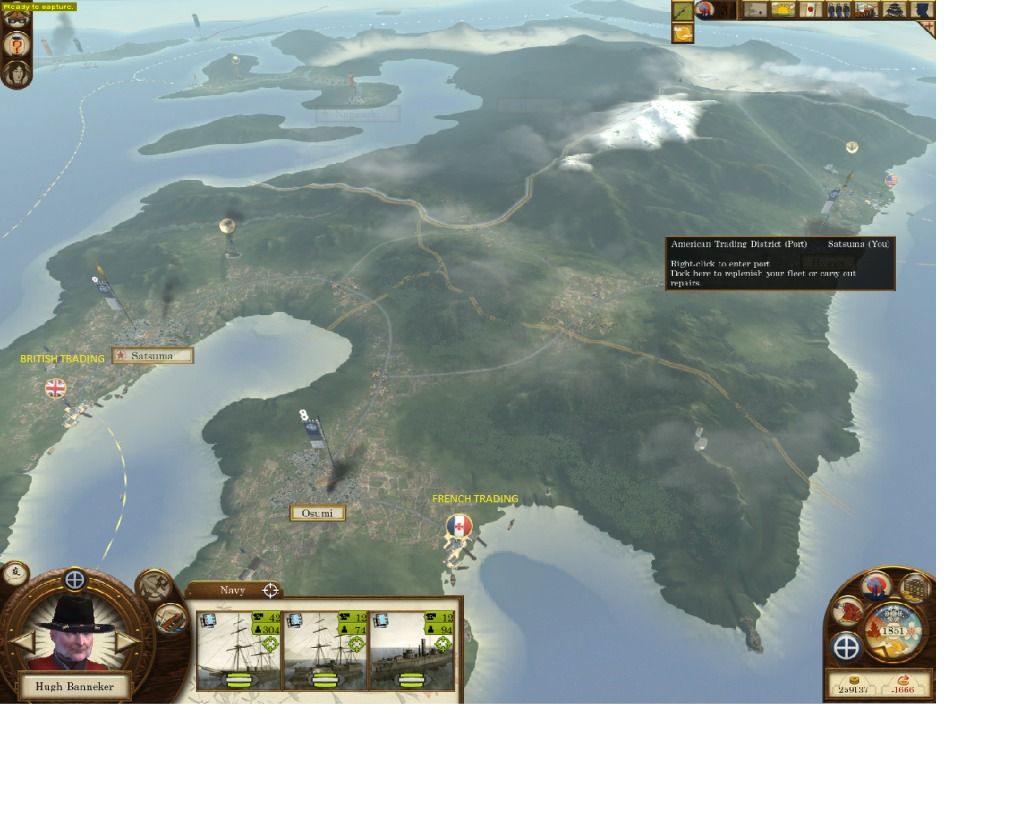Select the Osumi city label
Viewport: 1024px width, 819px height.
coord(317,513)
